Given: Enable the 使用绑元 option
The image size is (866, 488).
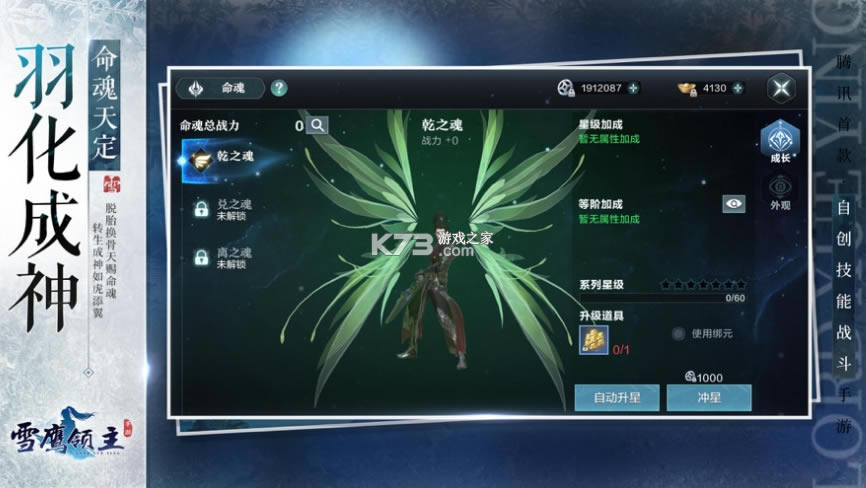Looking at the screenshot, I should (678, 333).
